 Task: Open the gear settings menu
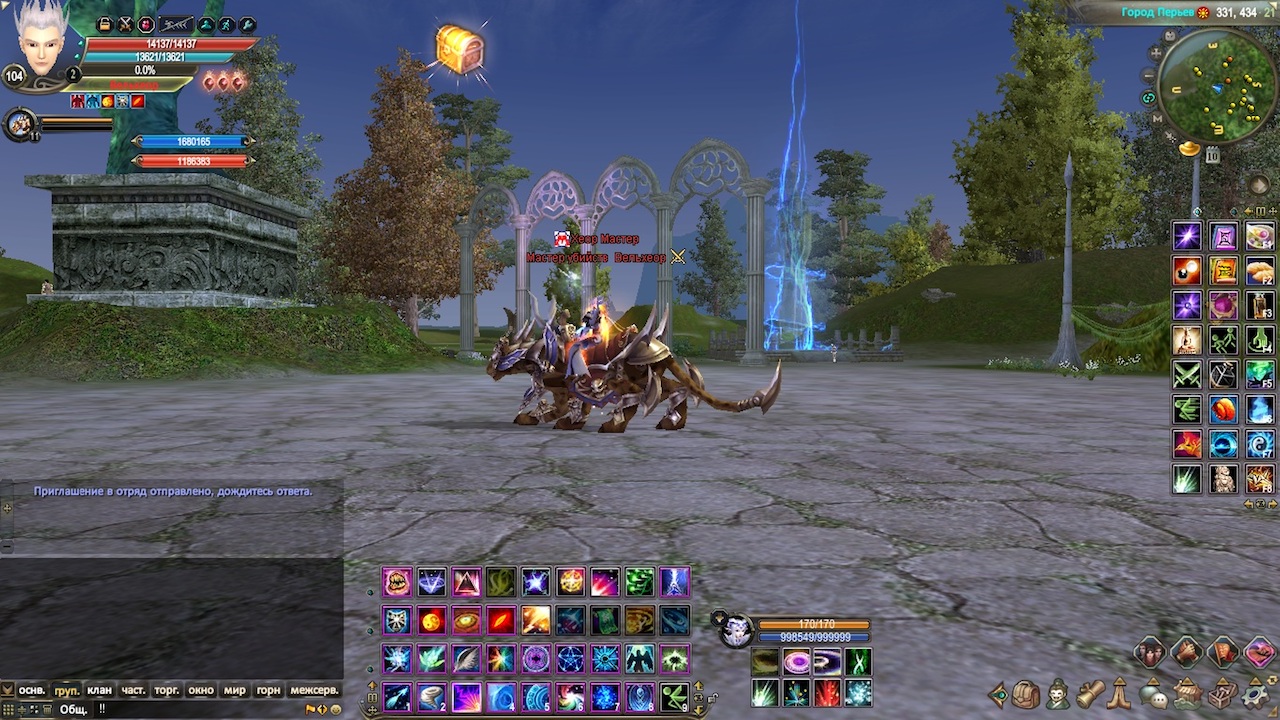click(1252, 693)
